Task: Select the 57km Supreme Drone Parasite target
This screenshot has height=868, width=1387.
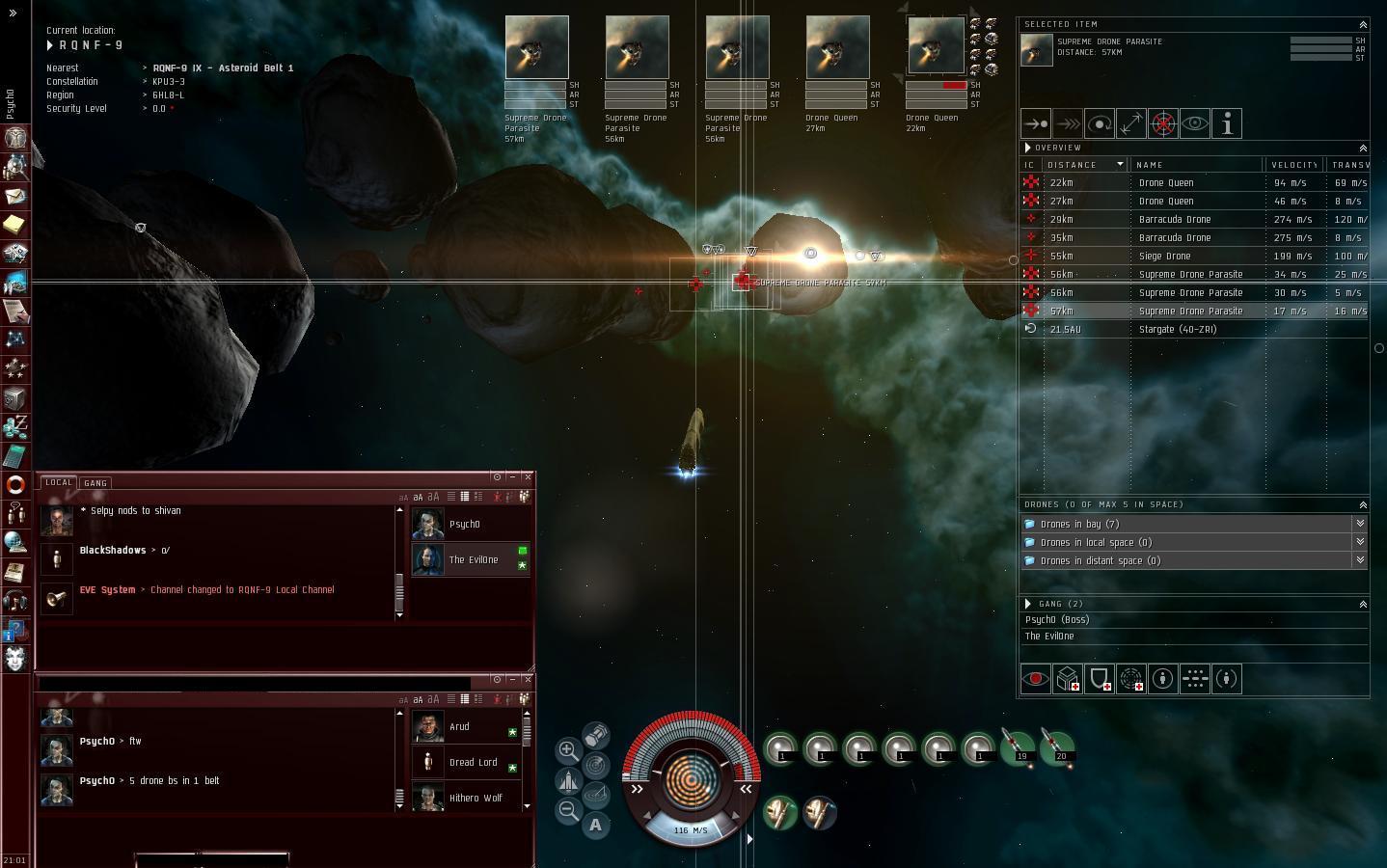Action: 536,48
